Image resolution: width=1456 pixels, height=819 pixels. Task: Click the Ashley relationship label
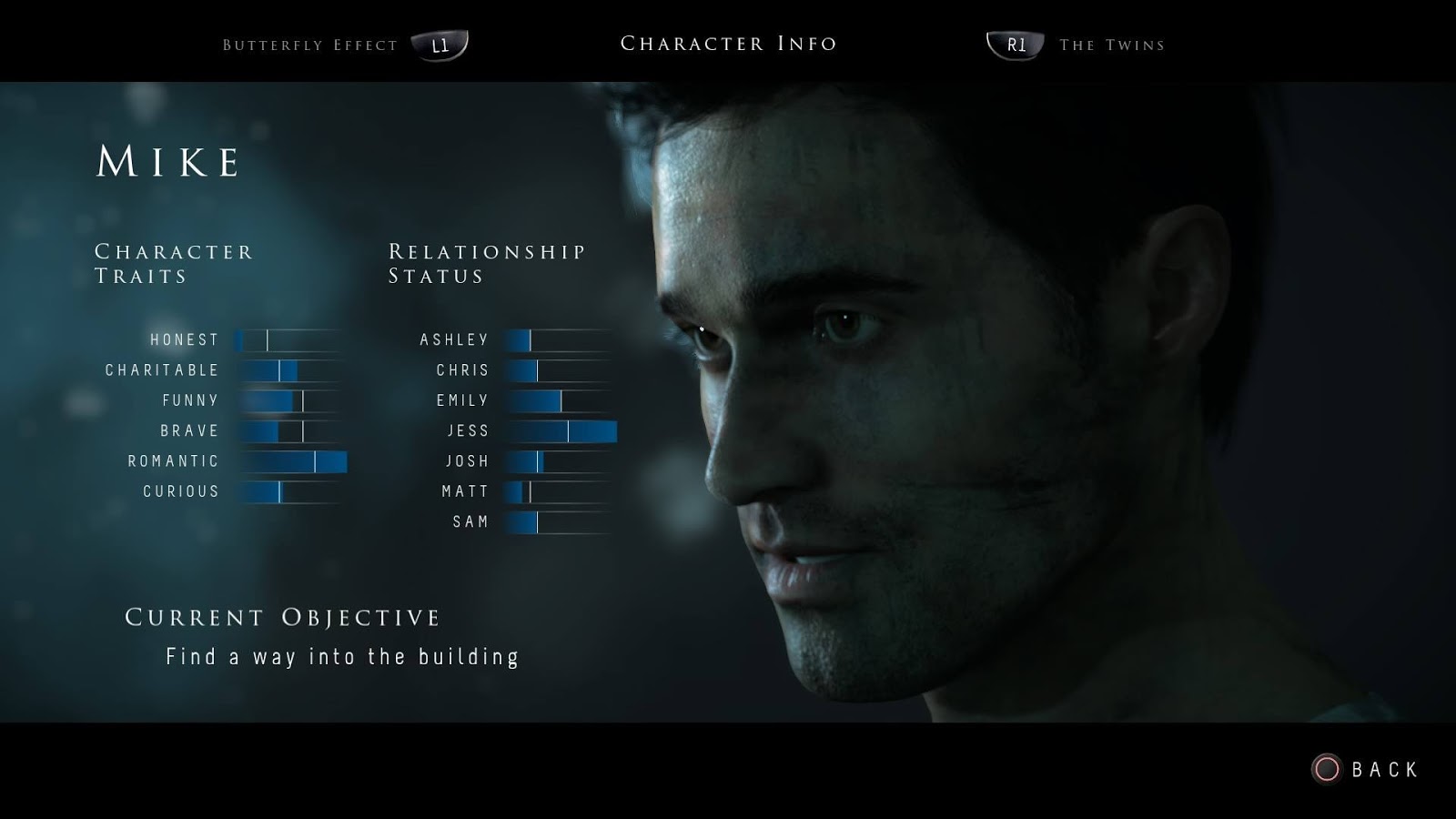pos(455,339)
